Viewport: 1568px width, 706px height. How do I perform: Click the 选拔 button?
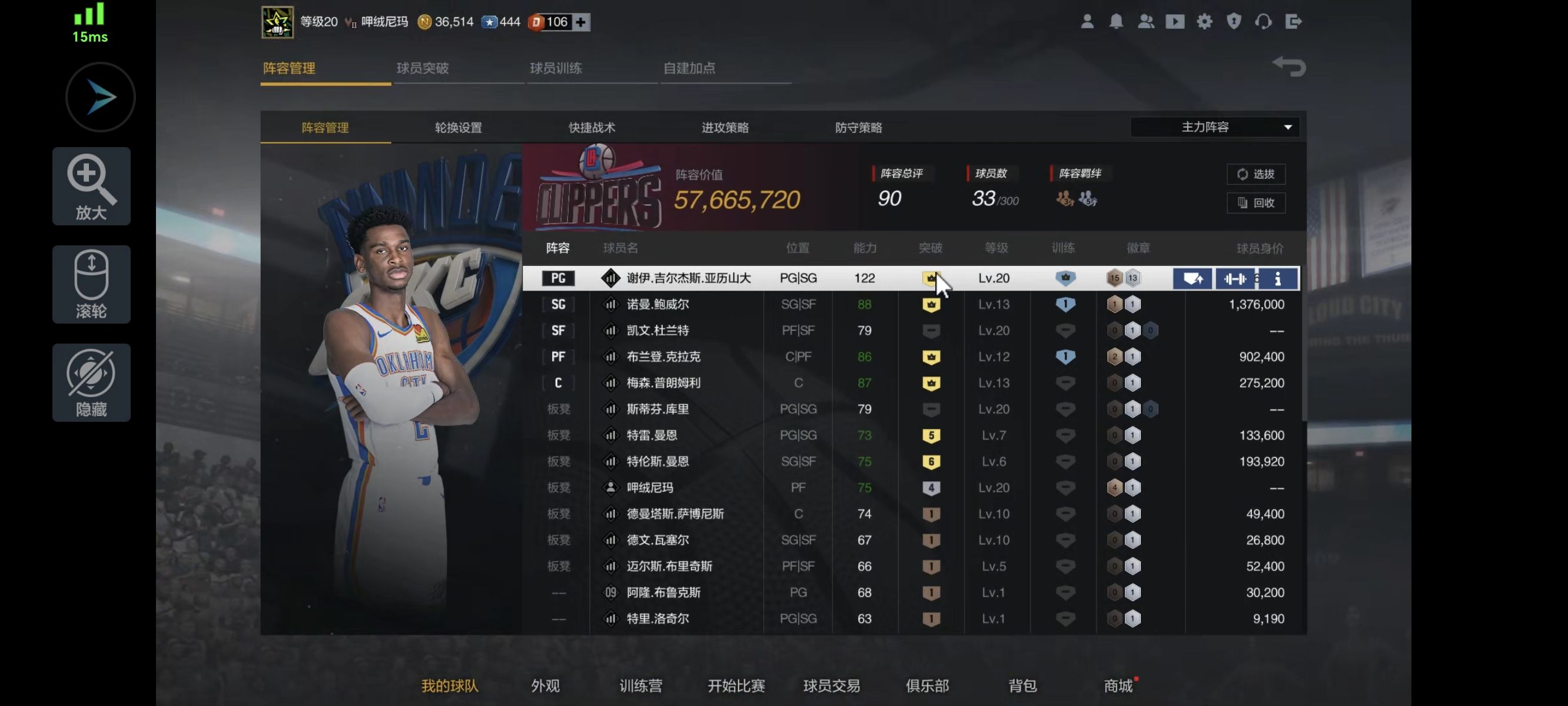1257,174
